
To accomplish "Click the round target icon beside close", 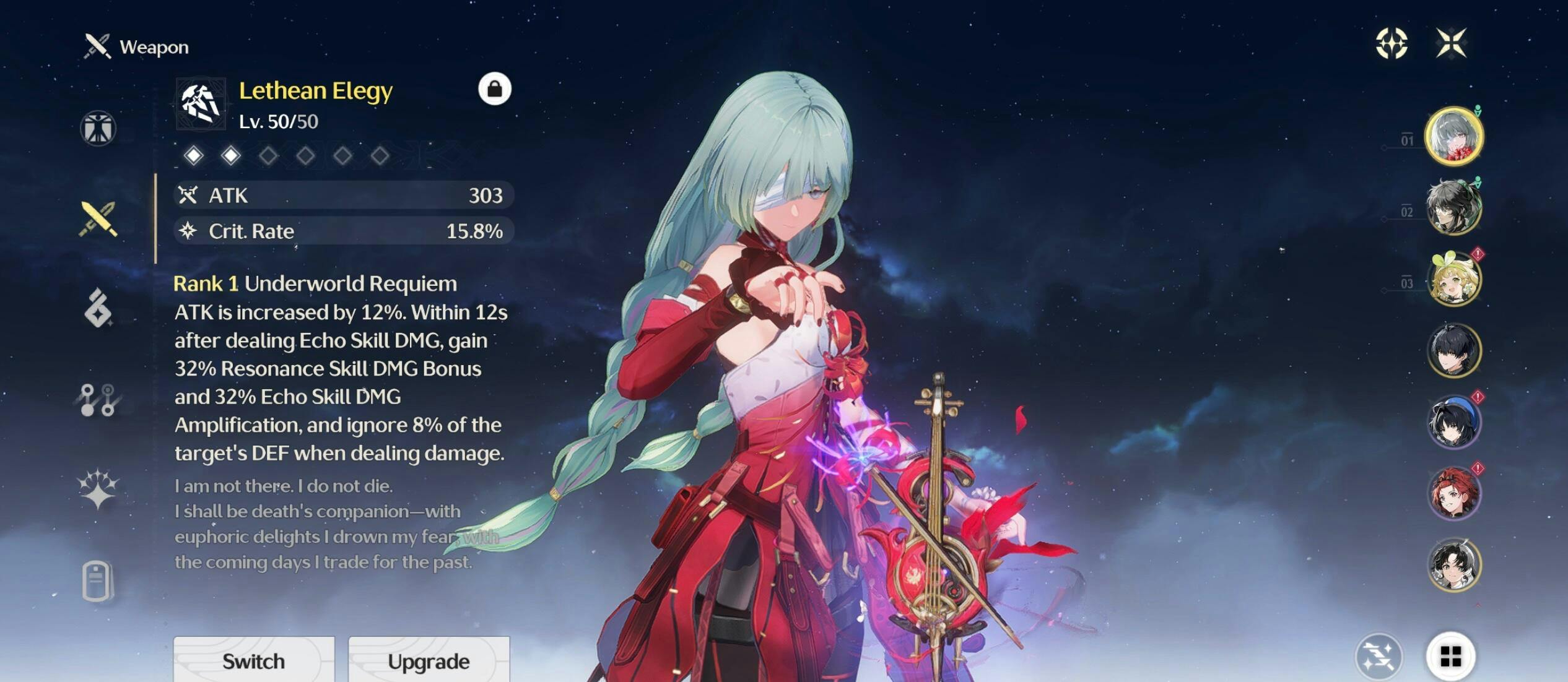I will [1392, 43].
